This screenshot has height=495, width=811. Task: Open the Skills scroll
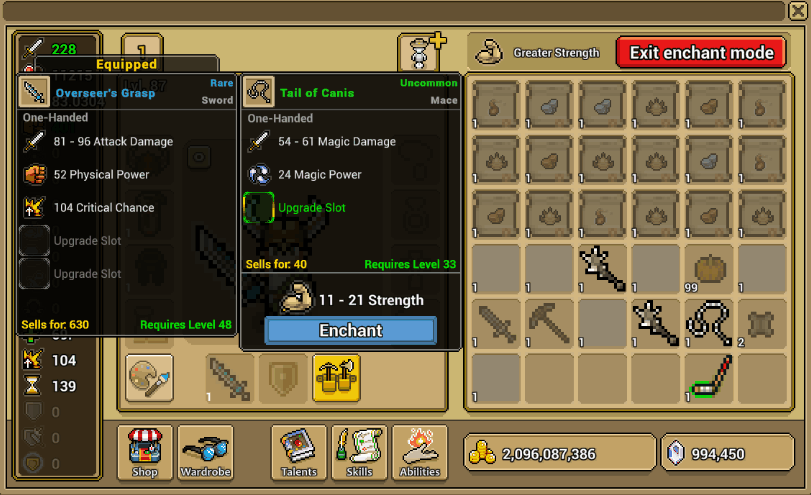pyautogui.click(x=359, y=452)
